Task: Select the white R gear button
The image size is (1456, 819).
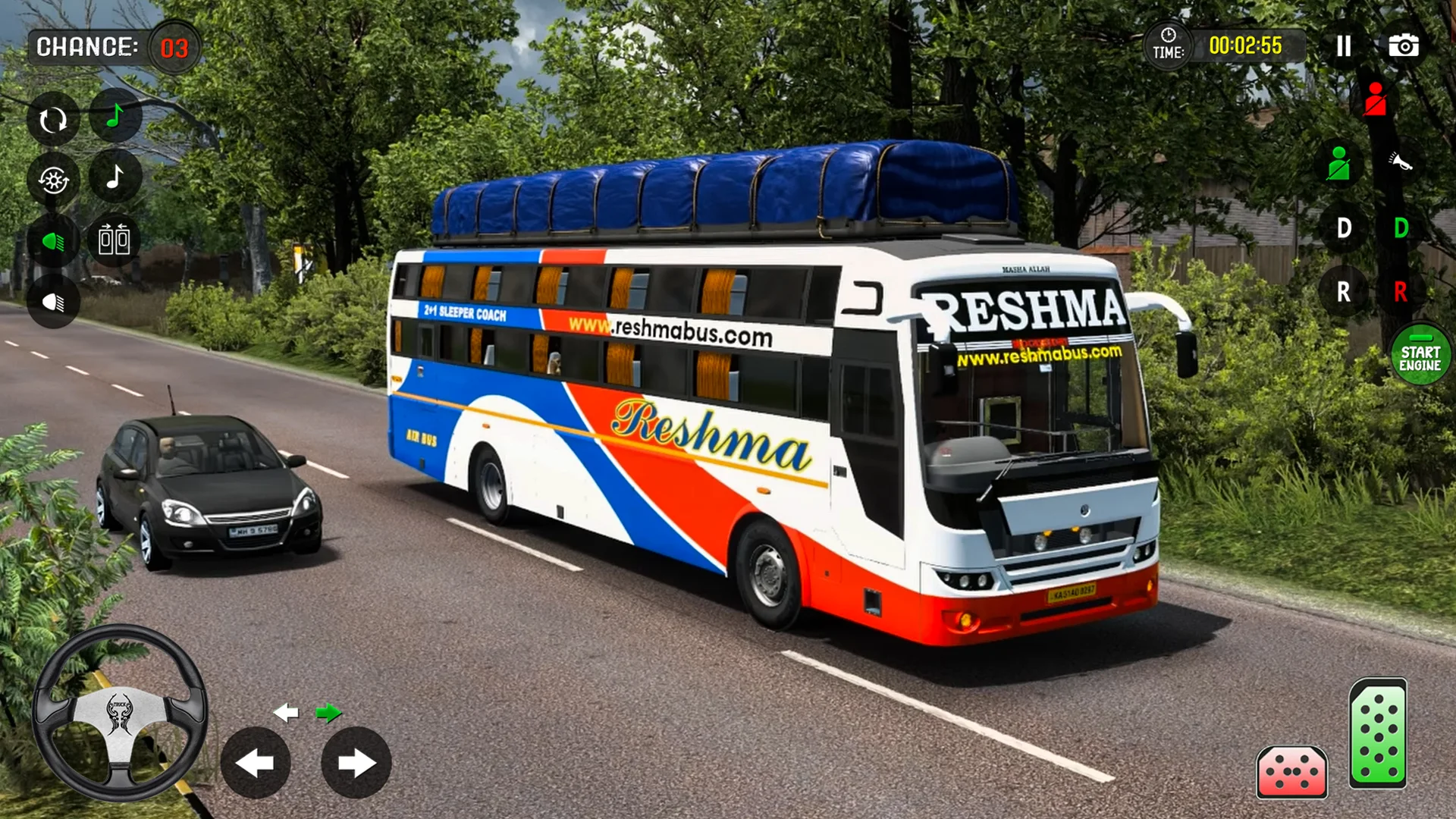Action: pyautogui.click(x=1344, y=291)
